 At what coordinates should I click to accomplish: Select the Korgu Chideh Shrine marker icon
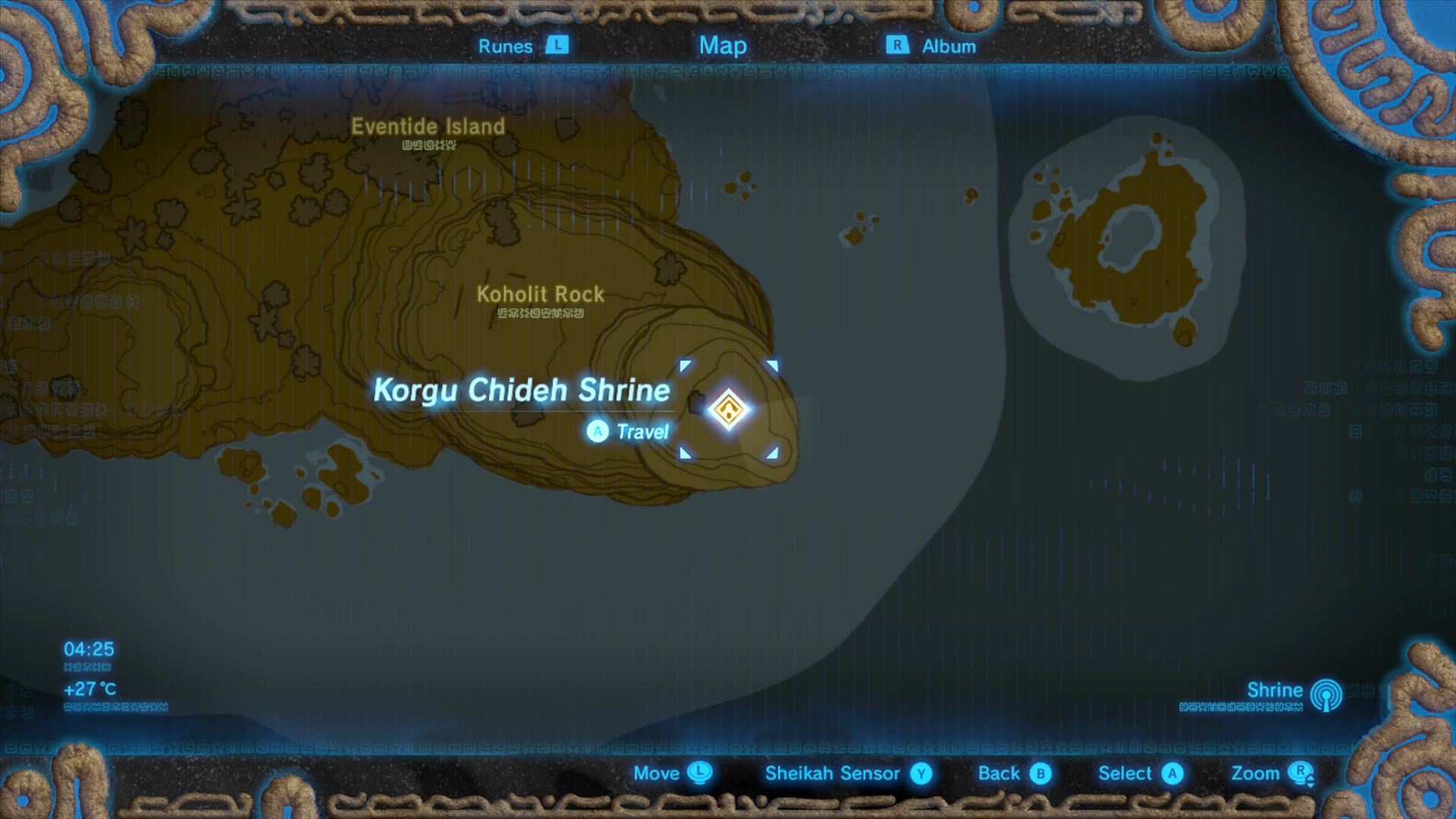(x=727, y=409)
